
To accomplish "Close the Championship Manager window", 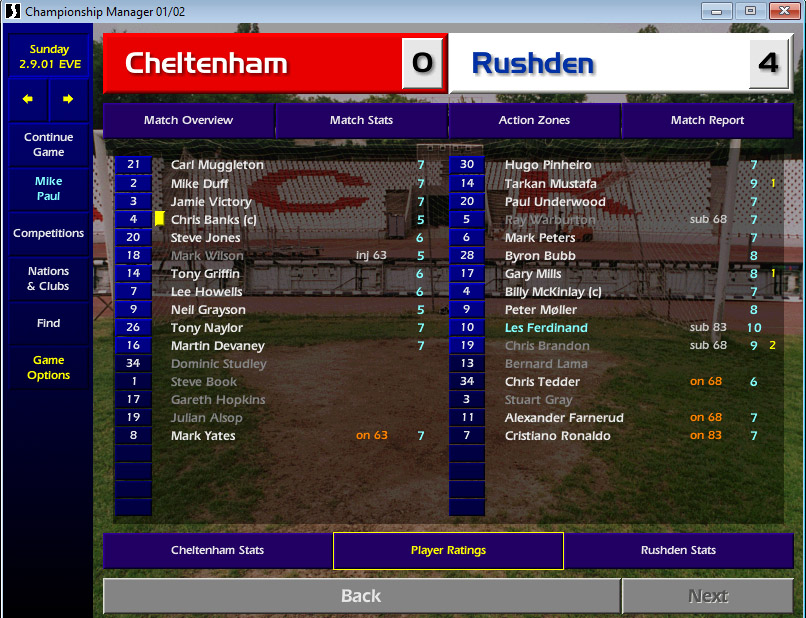I will (778, 12).
